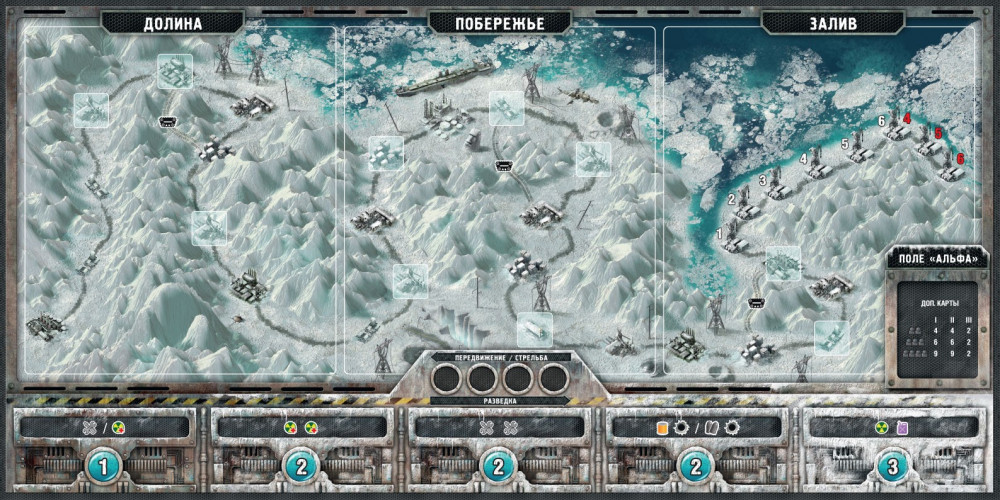Choose the action slot numbered 3
The width and height of the screenshot is (1000, 500).
click(893, 465)
